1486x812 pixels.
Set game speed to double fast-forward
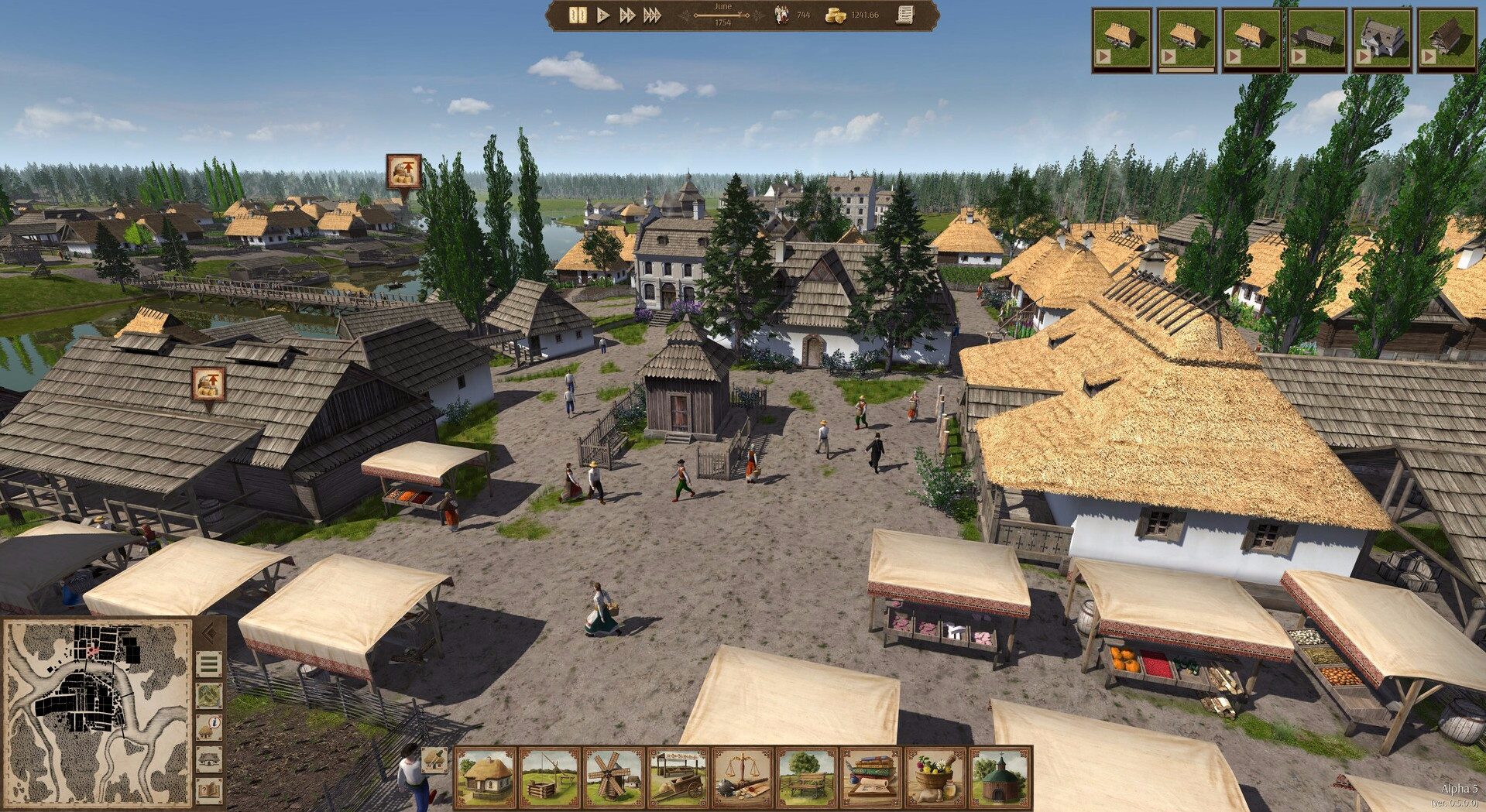pos(626,15)
